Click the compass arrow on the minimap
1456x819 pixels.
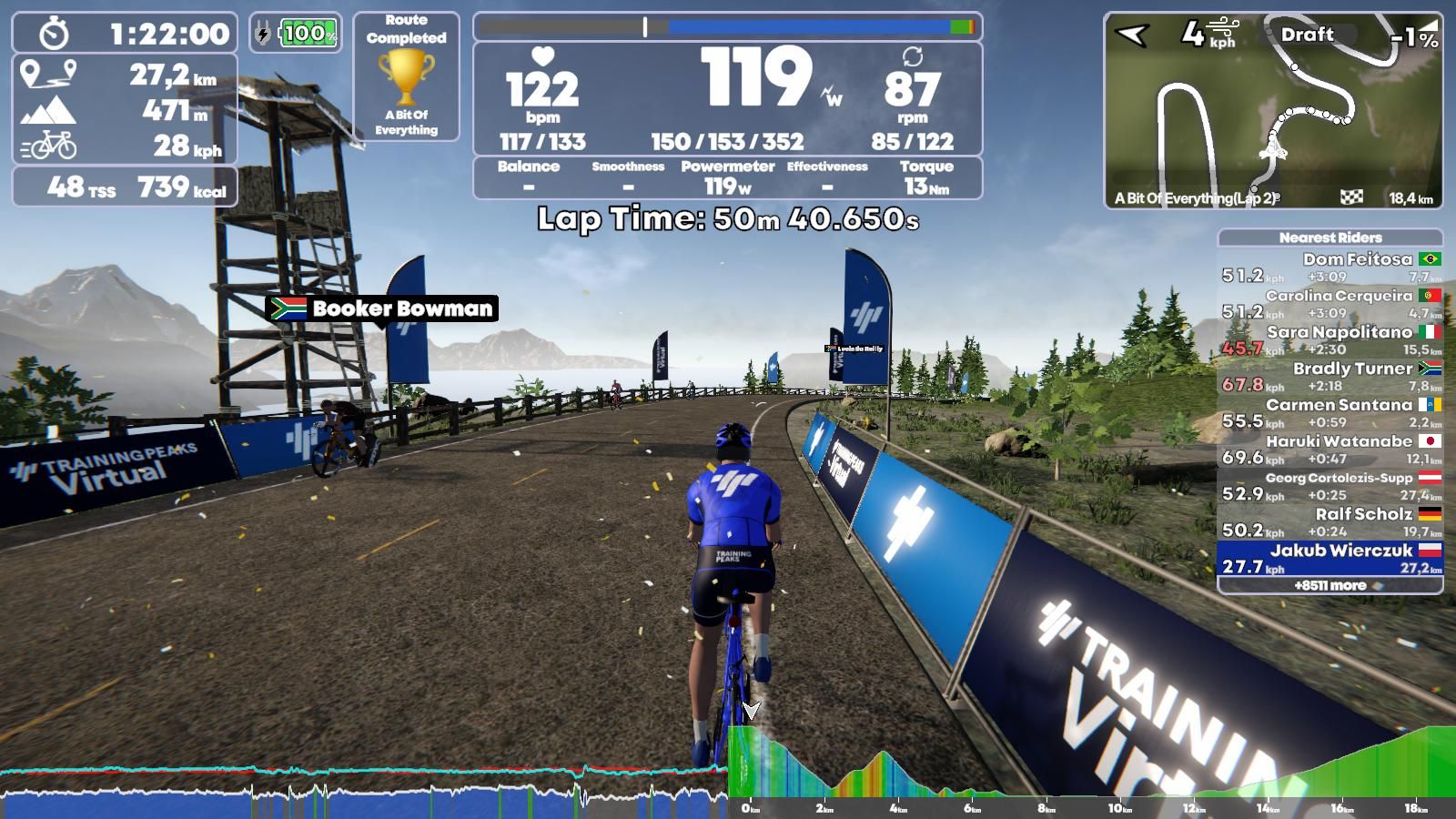1132,34
